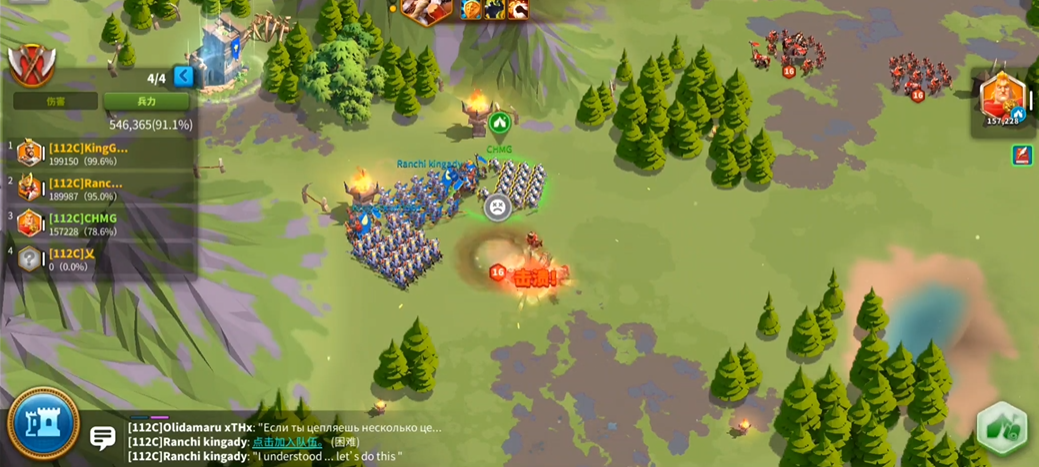Select the [112C]KingG... player row
Image resolution: width=1039 pixels, height=467 pixels.
click(98, 153)
